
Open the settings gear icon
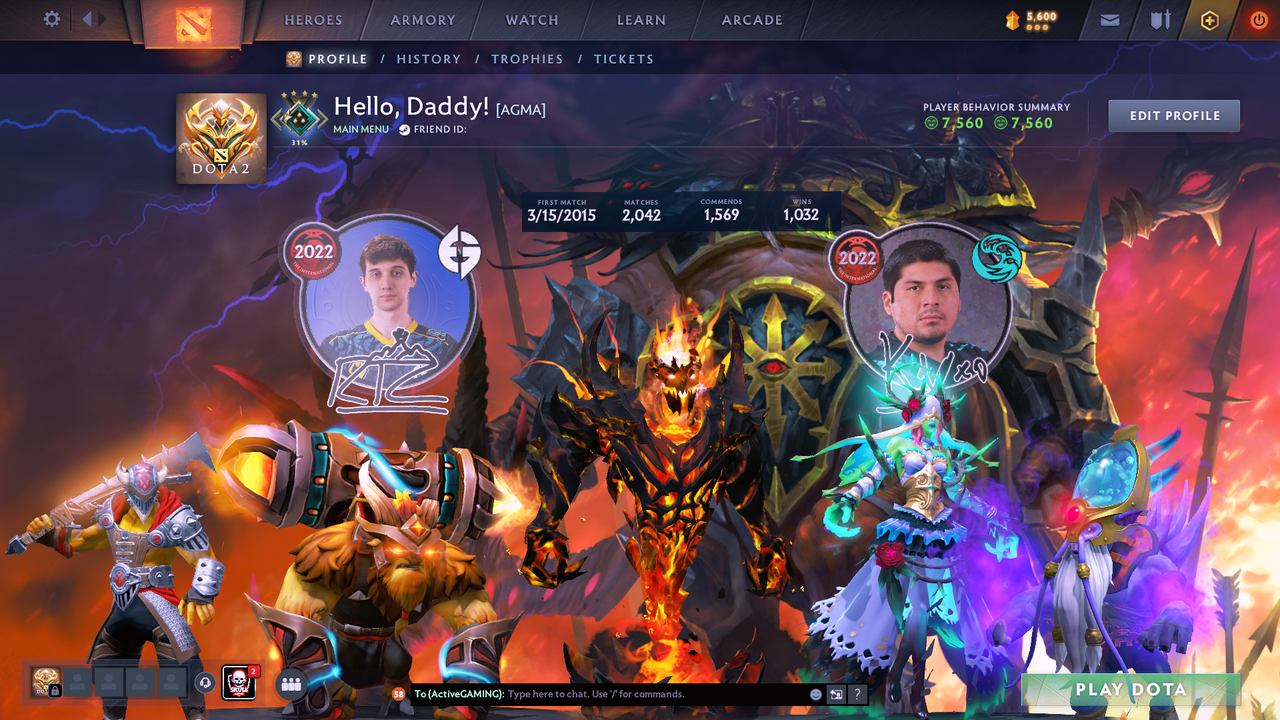(x=51, y=19)
